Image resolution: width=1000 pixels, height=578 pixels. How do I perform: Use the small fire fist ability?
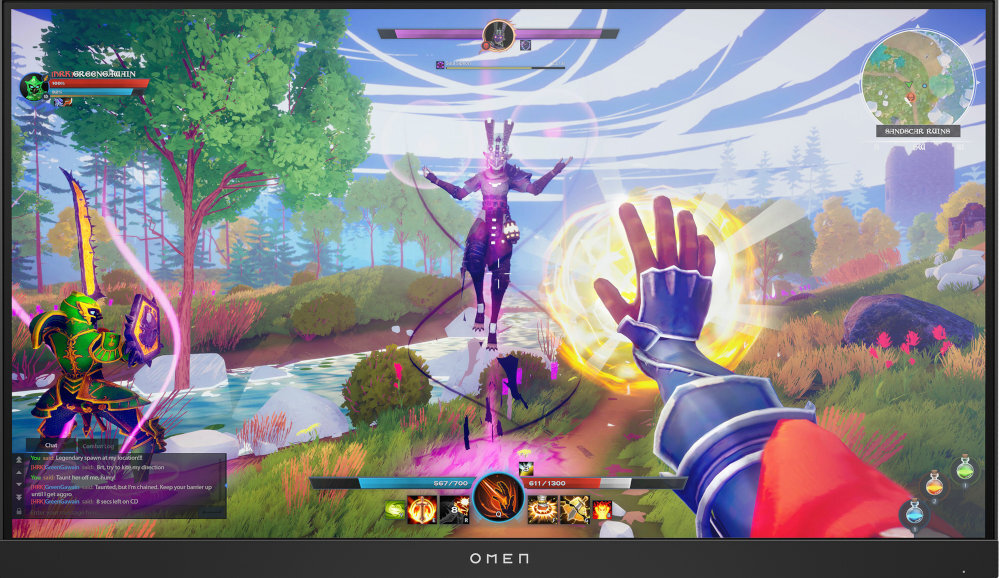click(602, 511)
